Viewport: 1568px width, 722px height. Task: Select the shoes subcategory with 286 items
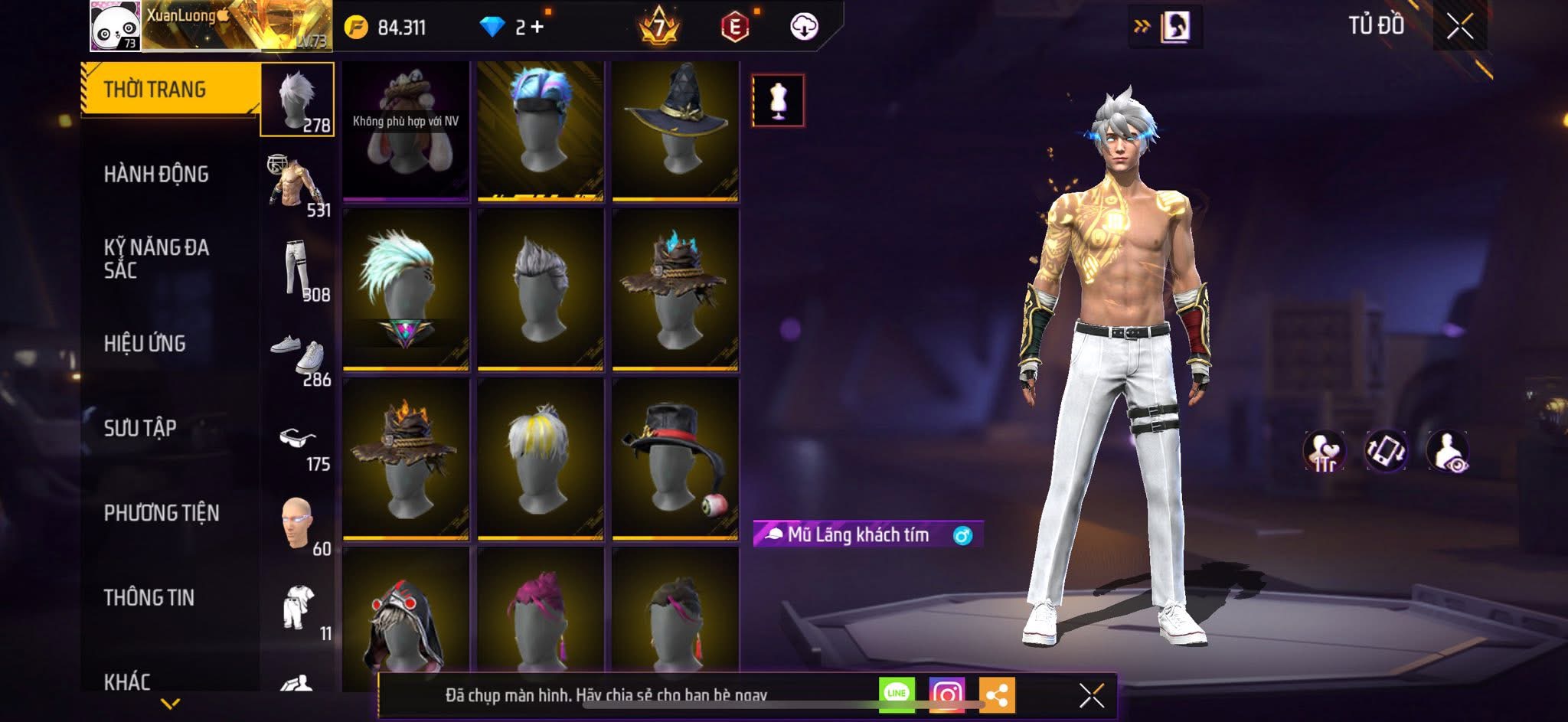point(298,356)
